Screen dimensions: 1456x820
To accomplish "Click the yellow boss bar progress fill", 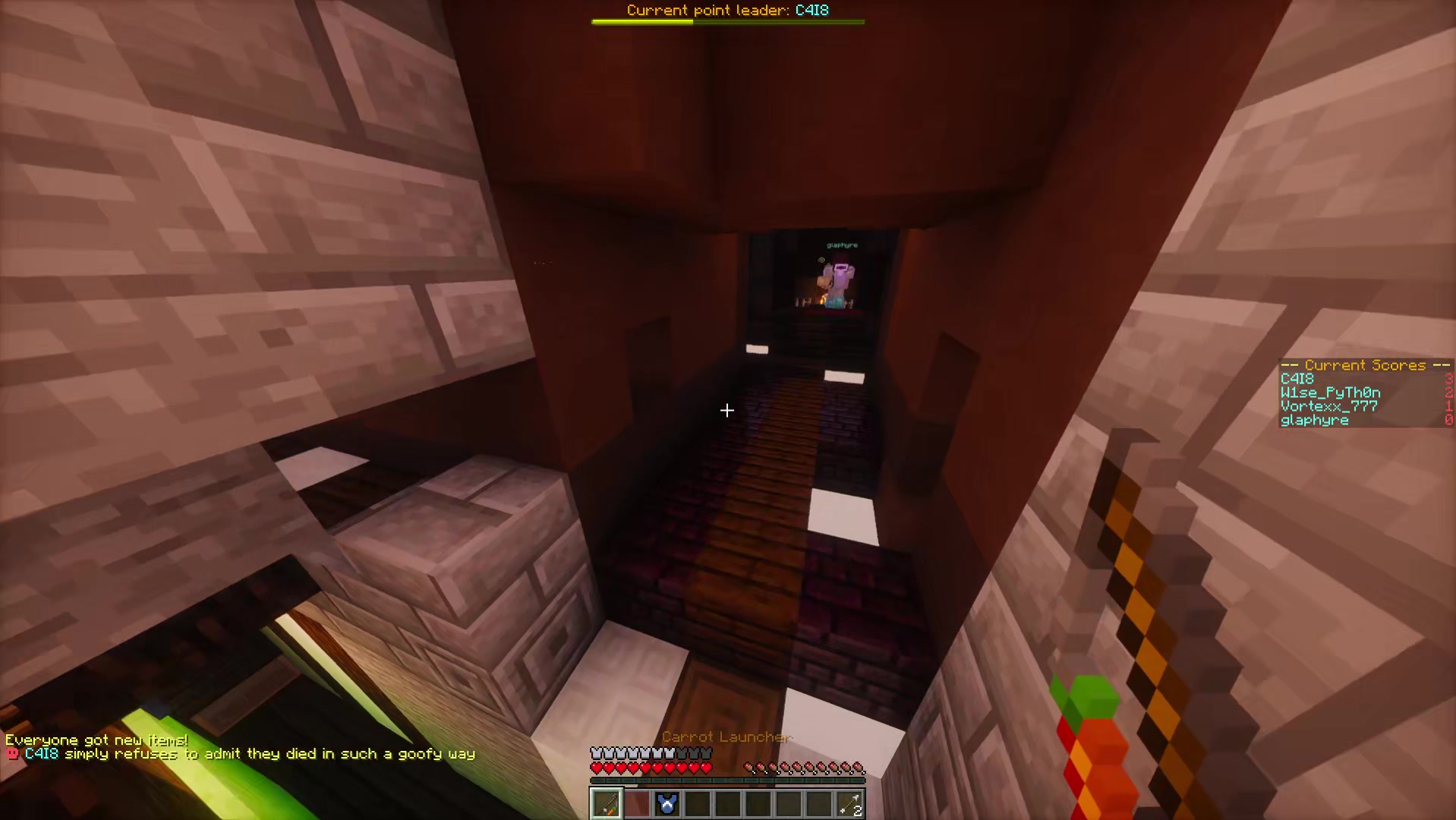I will [x=641, y=21].
